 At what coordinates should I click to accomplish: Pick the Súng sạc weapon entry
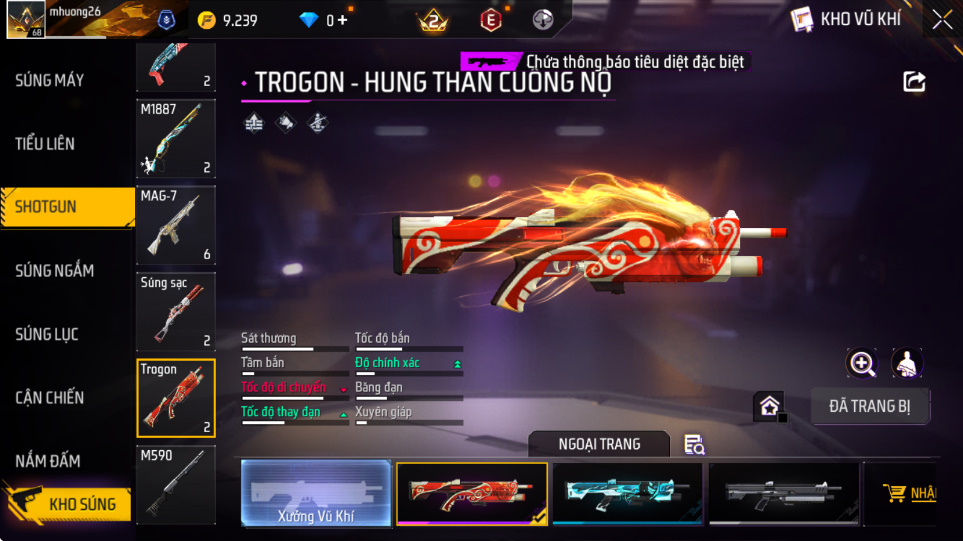(176, 311)
